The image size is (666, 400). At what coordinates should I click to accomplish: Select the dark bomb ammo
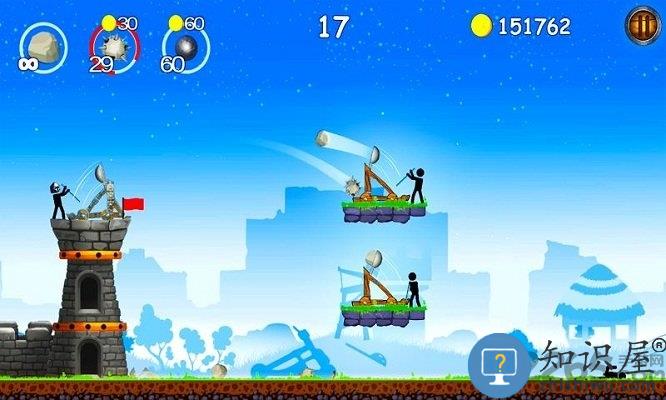click(186, 47)
